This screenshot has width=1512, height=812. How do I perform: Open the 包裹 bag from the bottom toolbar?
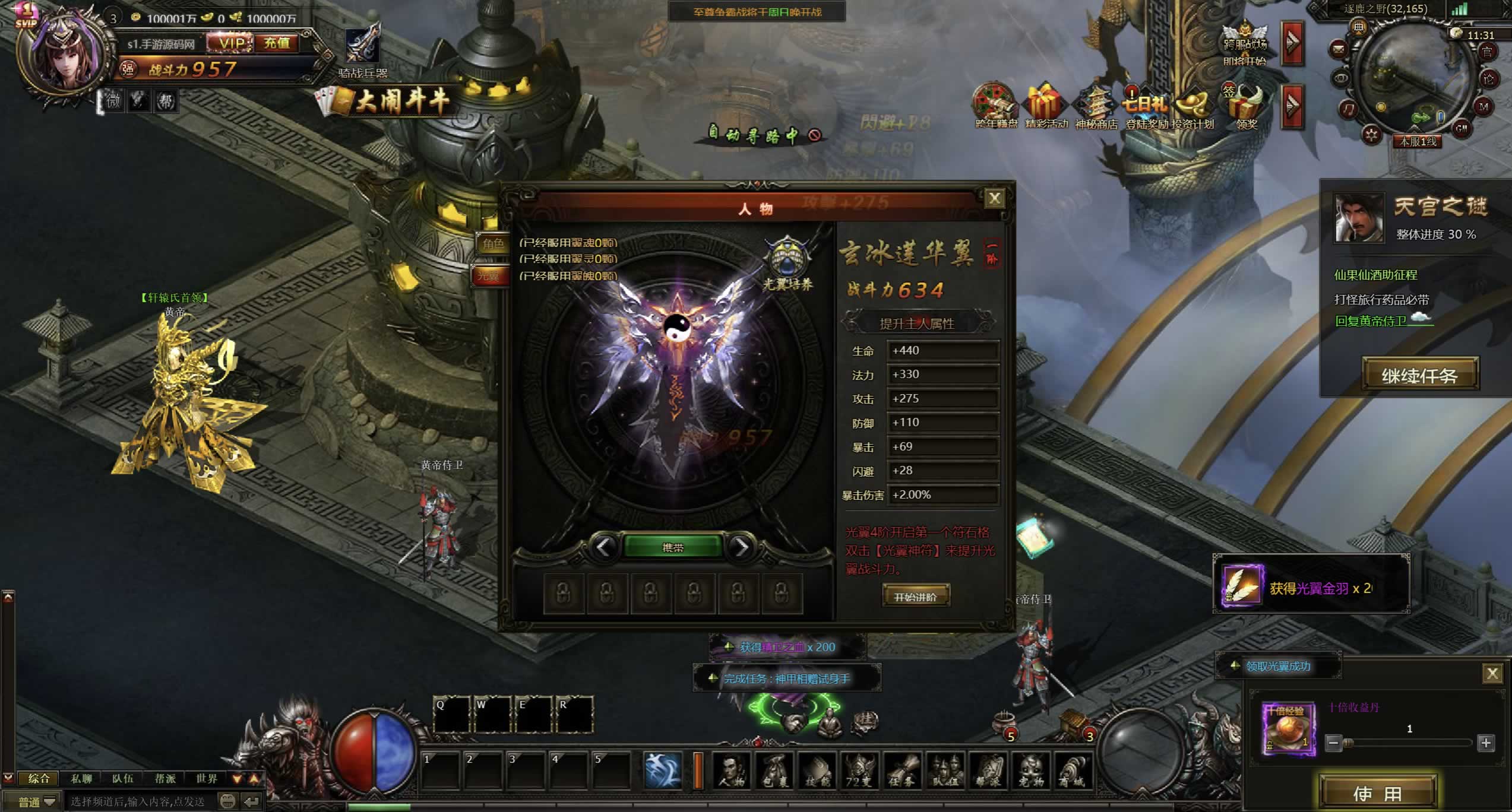tap(774, 771)
